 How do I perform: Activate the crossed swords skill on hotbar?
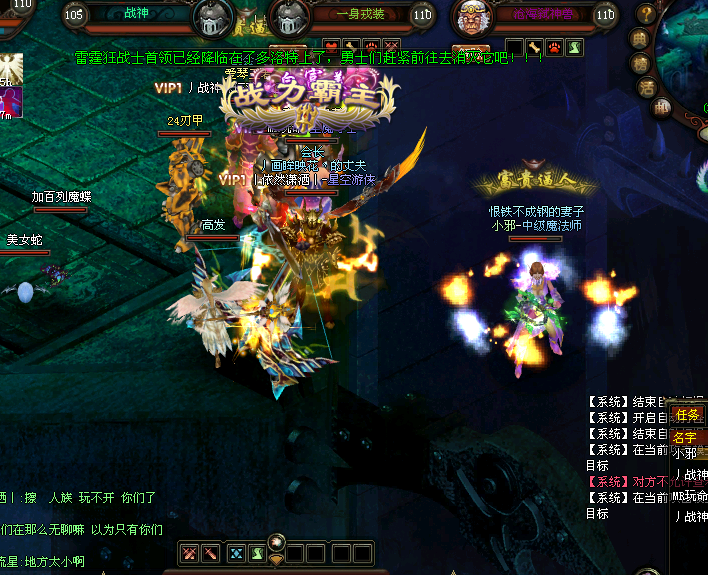coord(190,553)
